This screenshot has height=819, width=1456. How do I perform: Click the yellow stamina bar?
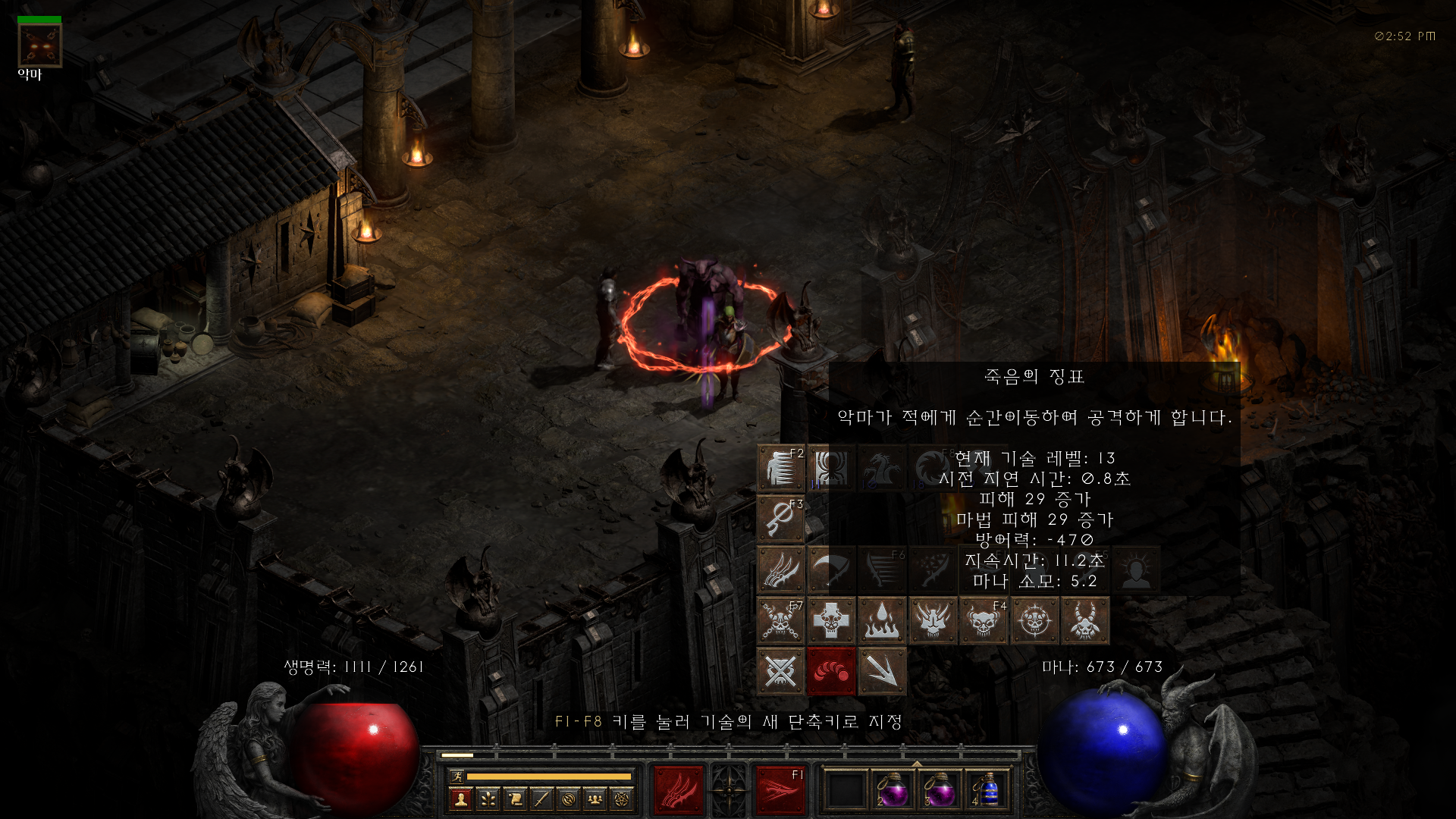click(x=548, y=776)
